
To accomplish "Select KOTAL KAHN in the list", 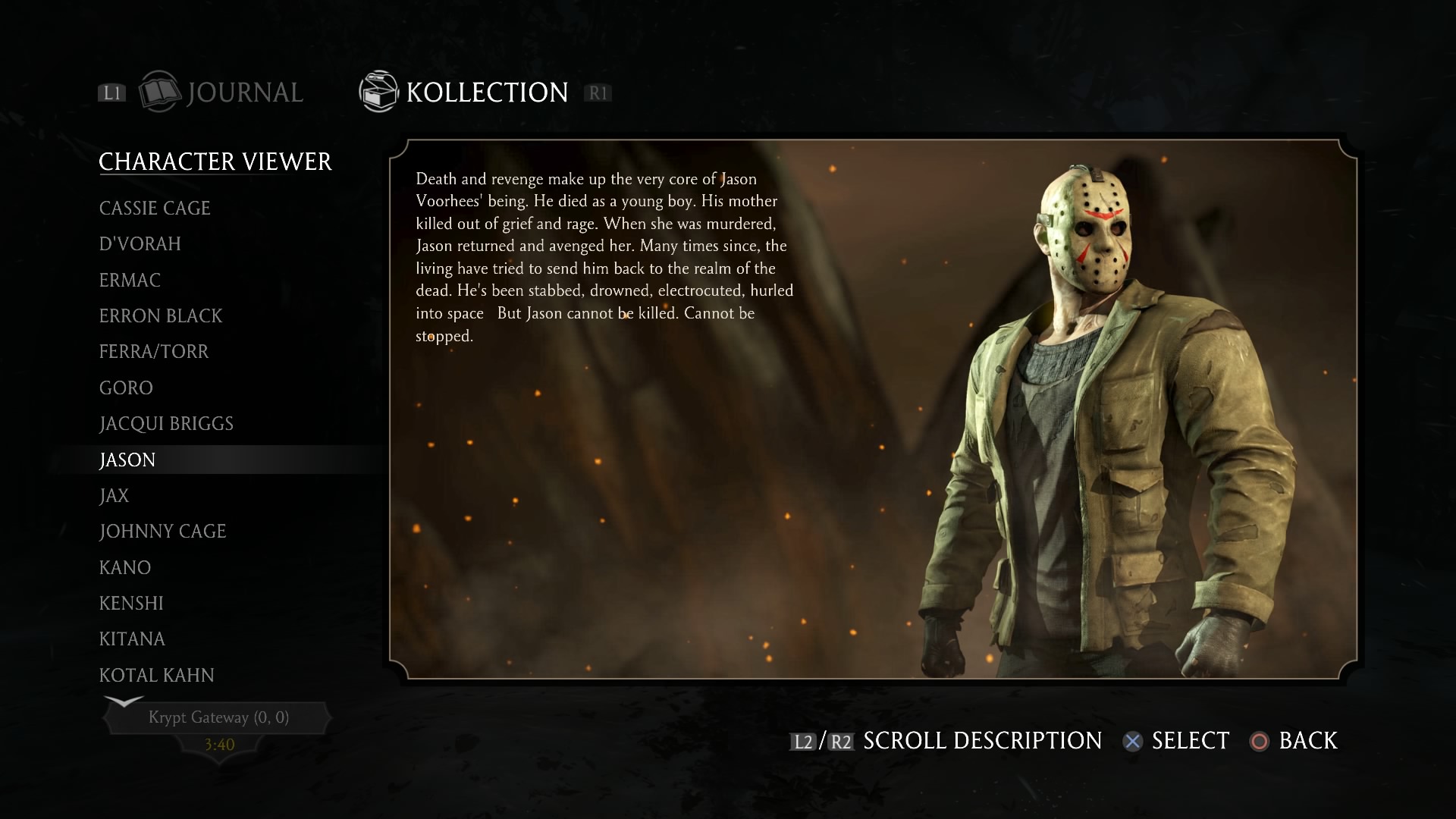I will (x=157, y=675).
